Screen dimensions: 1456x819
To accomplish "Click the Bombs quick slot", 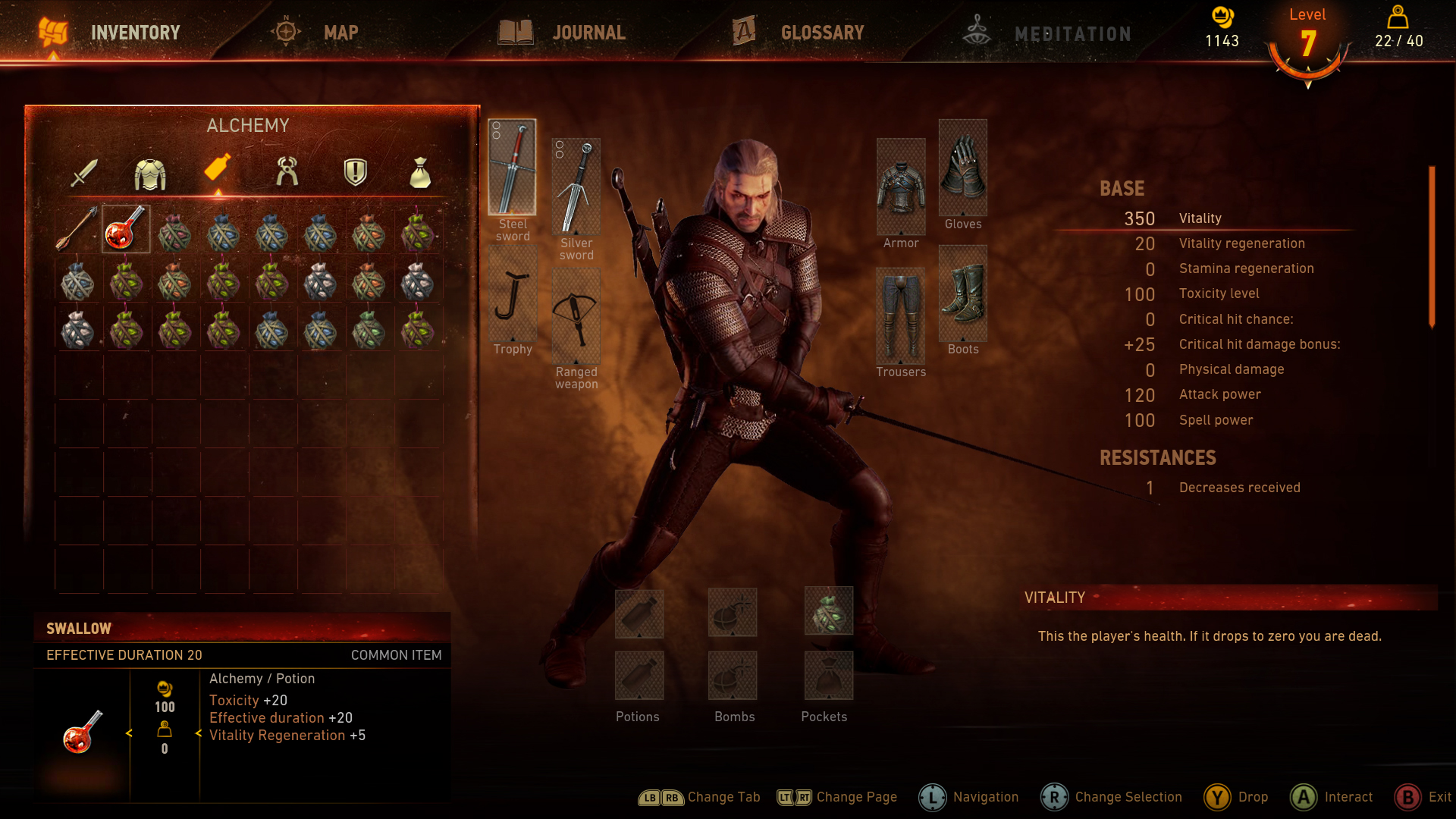I will [x=733, y=613].
